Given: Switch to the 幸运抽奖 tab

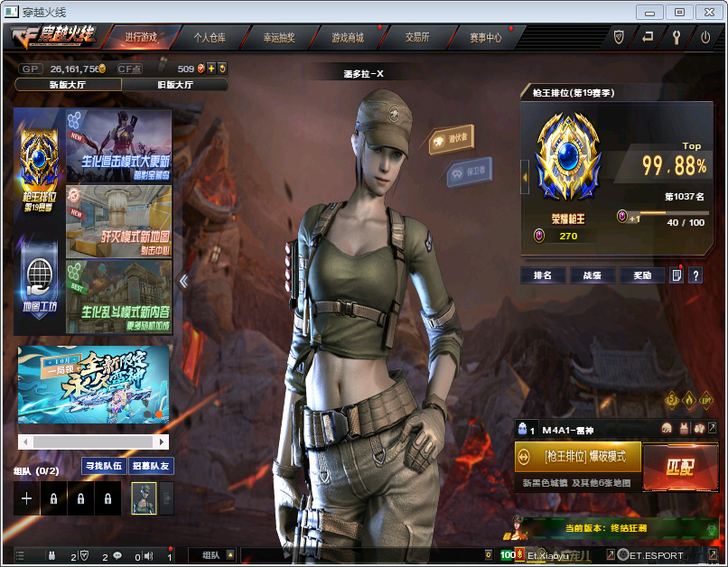Looking at the screenshot, I should pyautogui.click(x=278, y=37).
